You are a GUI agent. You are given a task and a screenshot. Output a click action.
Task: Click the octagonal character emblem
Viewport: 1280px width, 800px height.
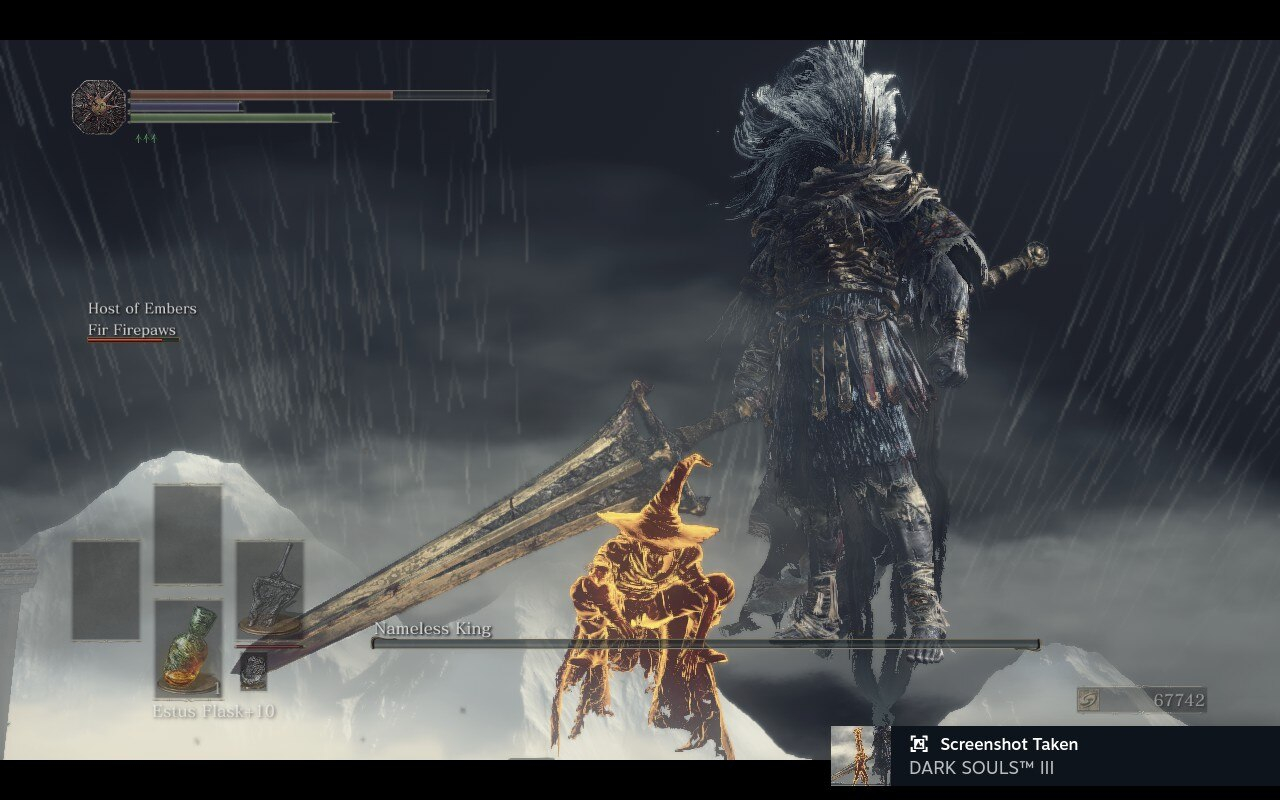click(x=99, y=106)
